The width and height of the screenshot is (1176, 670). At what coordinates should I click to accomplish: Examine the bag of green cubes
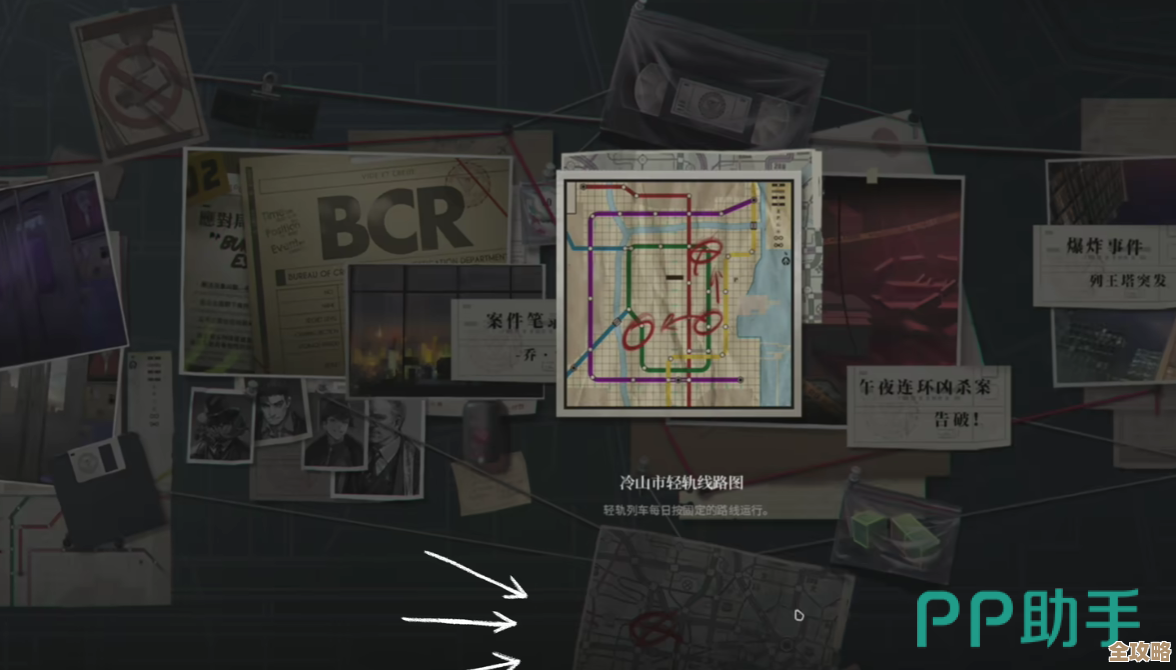click(x=895, y=532)
